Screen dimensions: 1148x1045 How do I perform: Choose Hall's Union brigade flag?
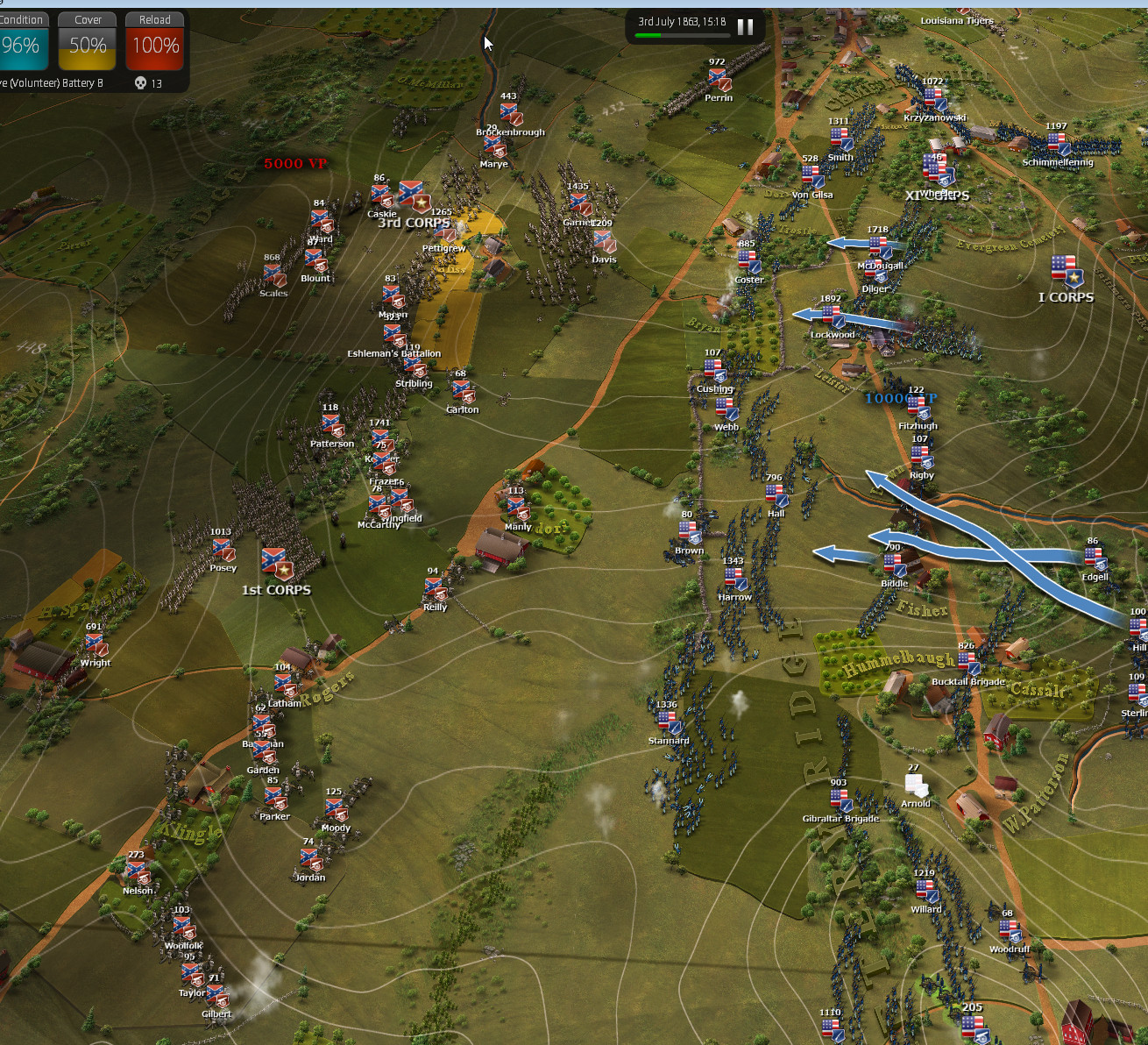[776, 496]
